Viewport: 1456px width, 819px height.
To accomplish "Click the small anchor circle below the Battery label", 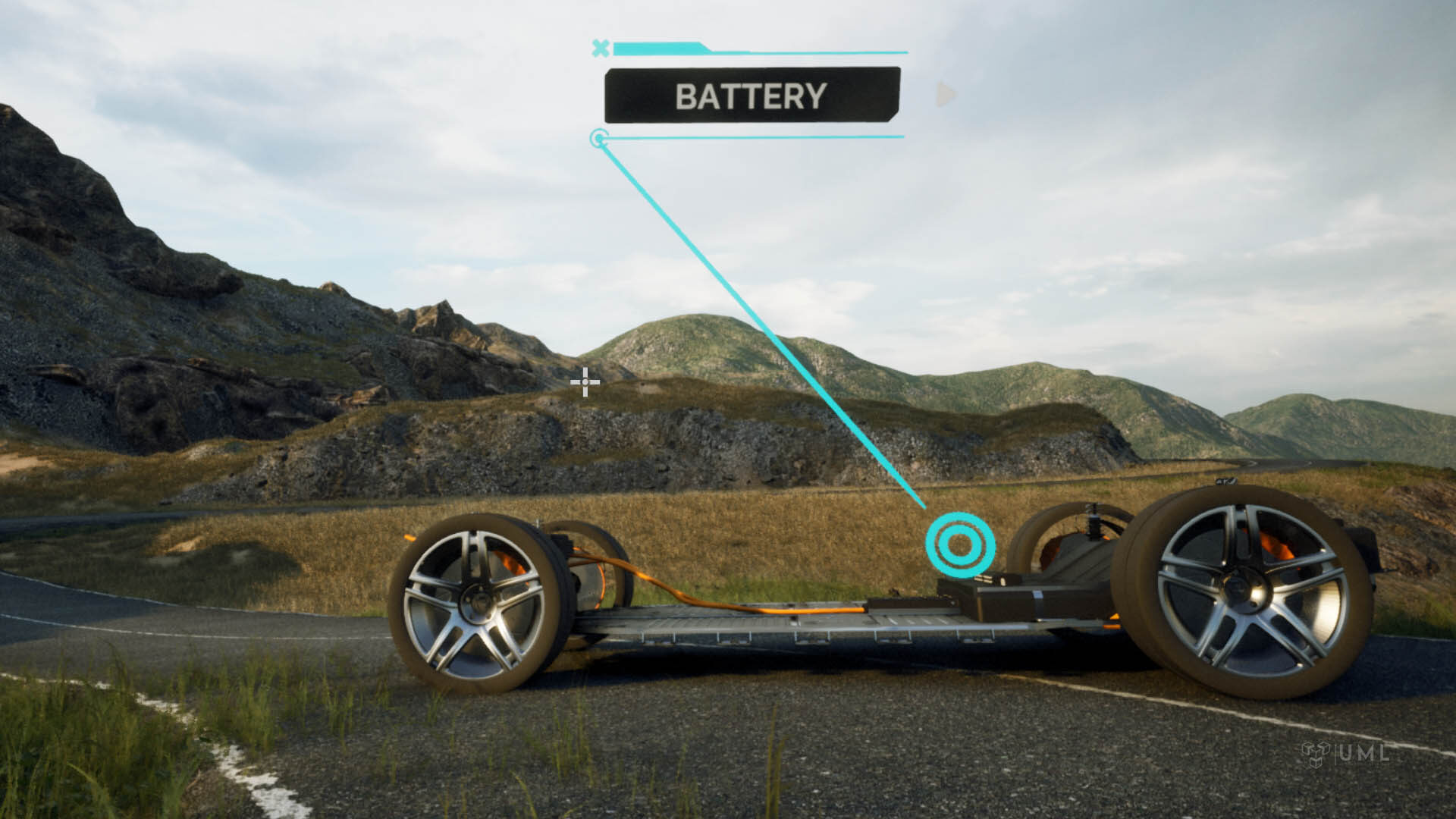I will point(599,138).
